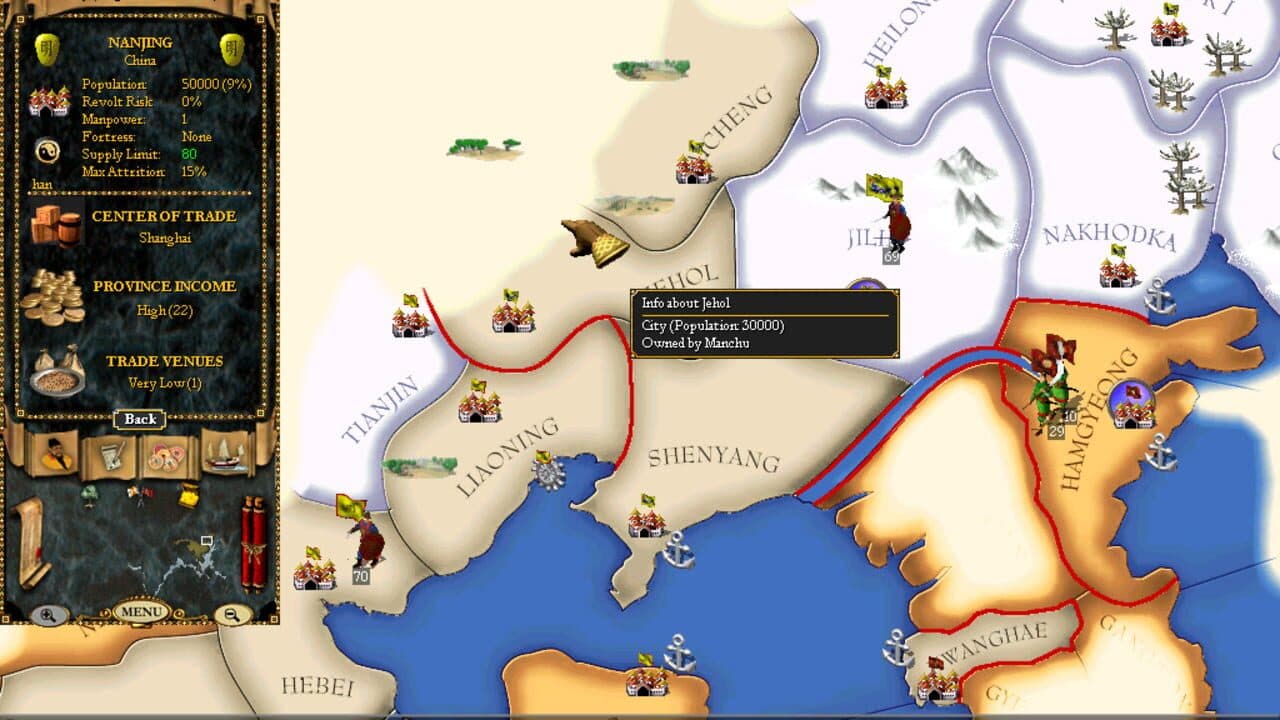Open the MENU

tap(139, 610)
